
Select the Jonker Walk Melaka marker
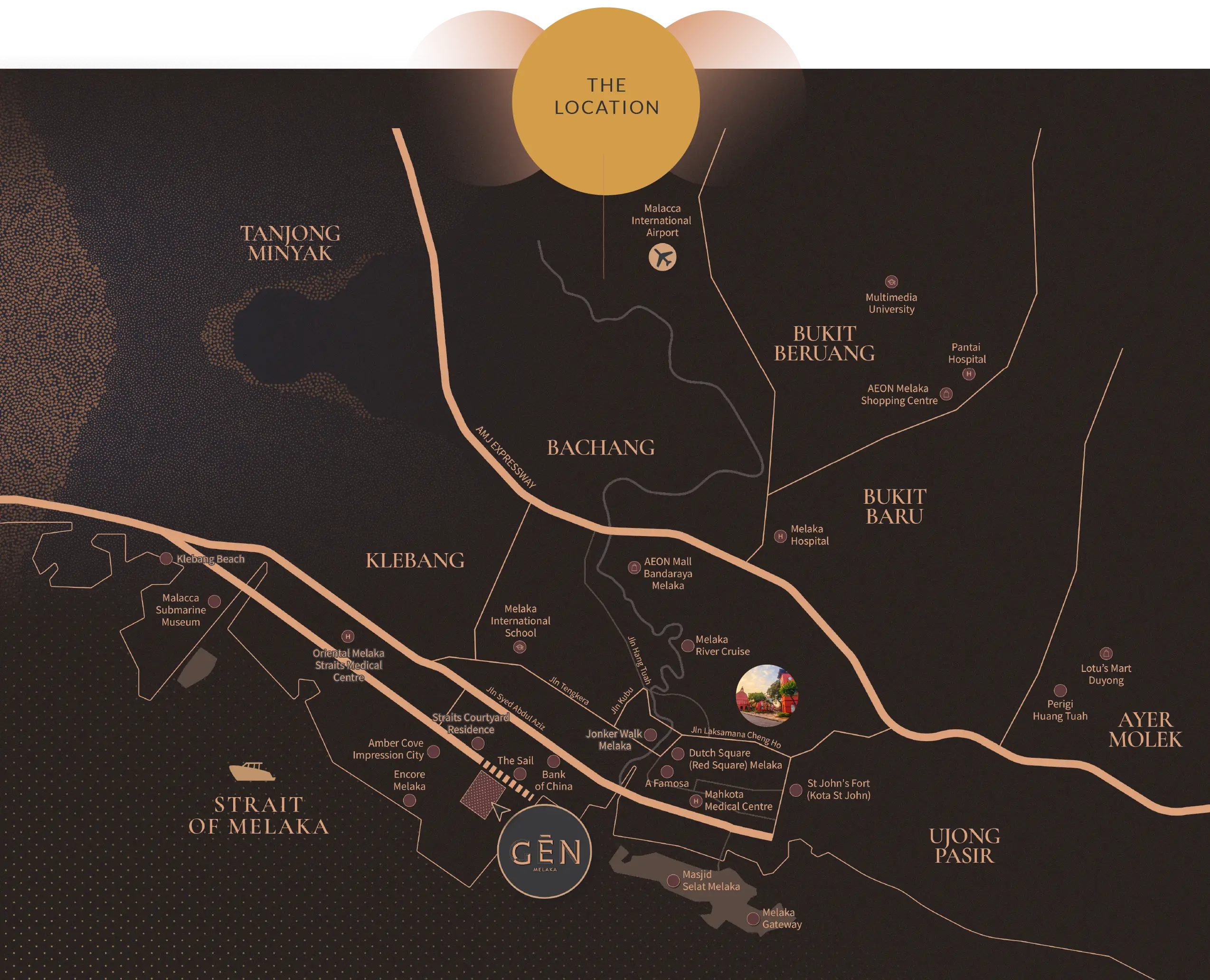click(651, 735)
